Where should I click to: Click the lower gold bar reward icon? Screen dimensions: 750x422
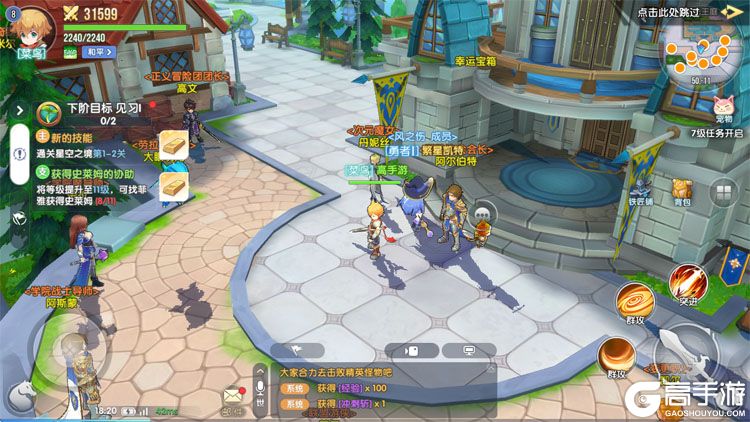click(174, 184)
